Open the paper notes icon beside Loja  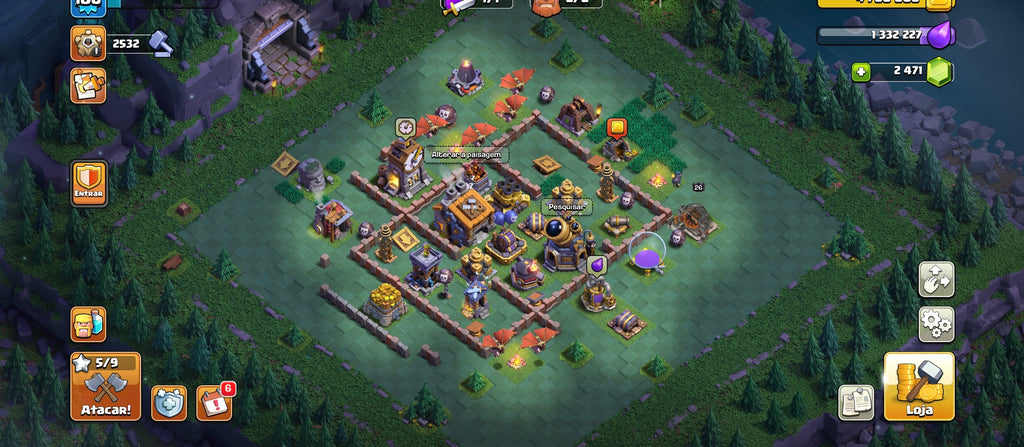coord(856,402)
